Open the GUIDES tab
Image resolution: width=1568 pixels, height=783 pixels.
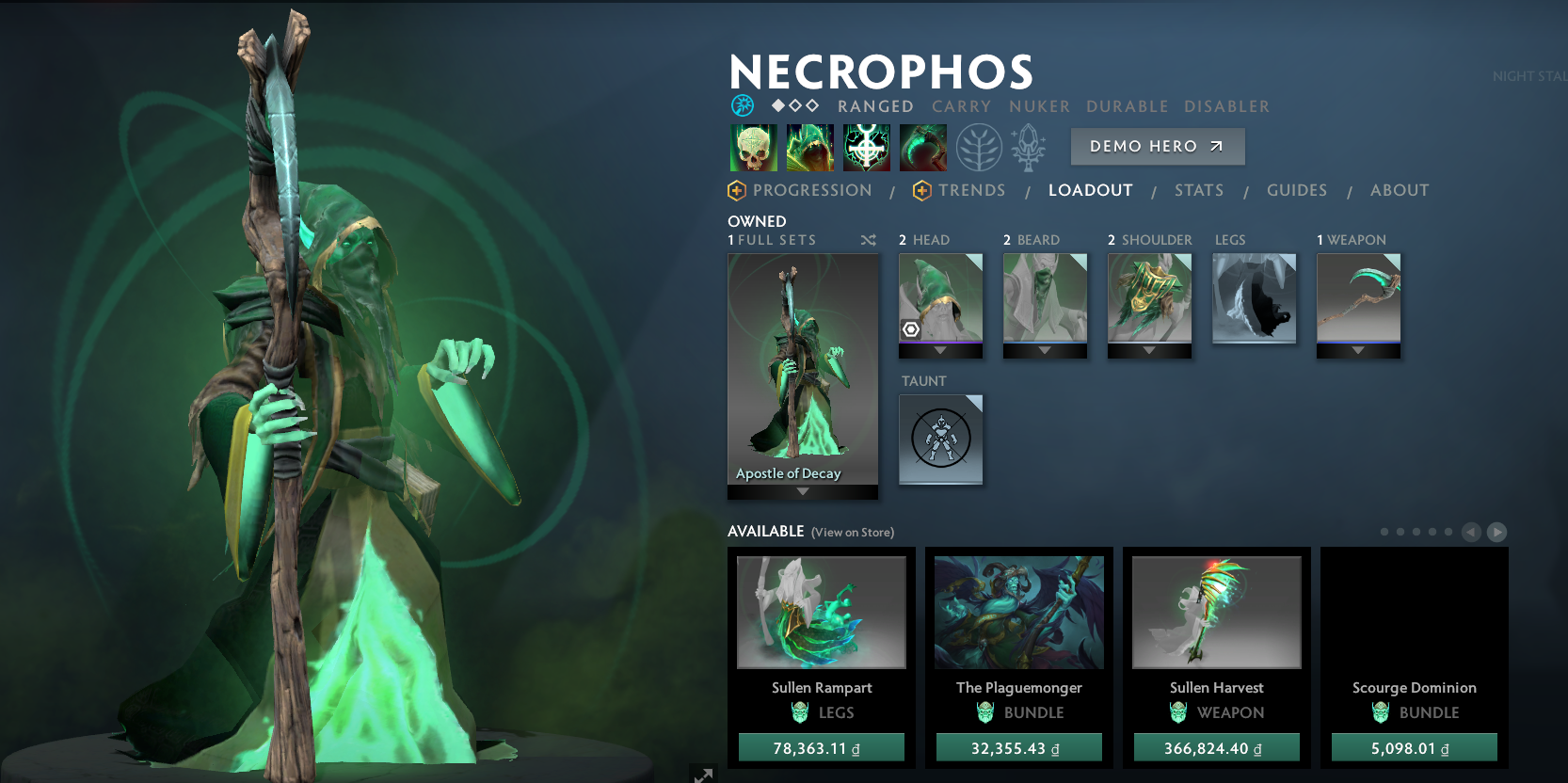coord(1297,190)
